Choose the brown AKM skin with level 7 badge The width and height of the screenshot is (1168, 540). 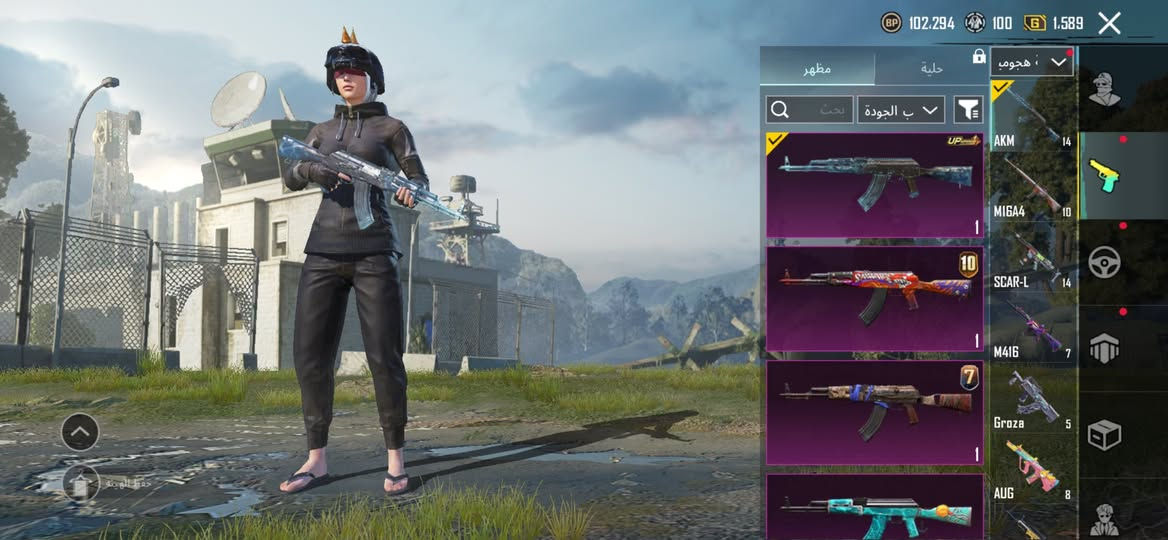click(874, 413)
